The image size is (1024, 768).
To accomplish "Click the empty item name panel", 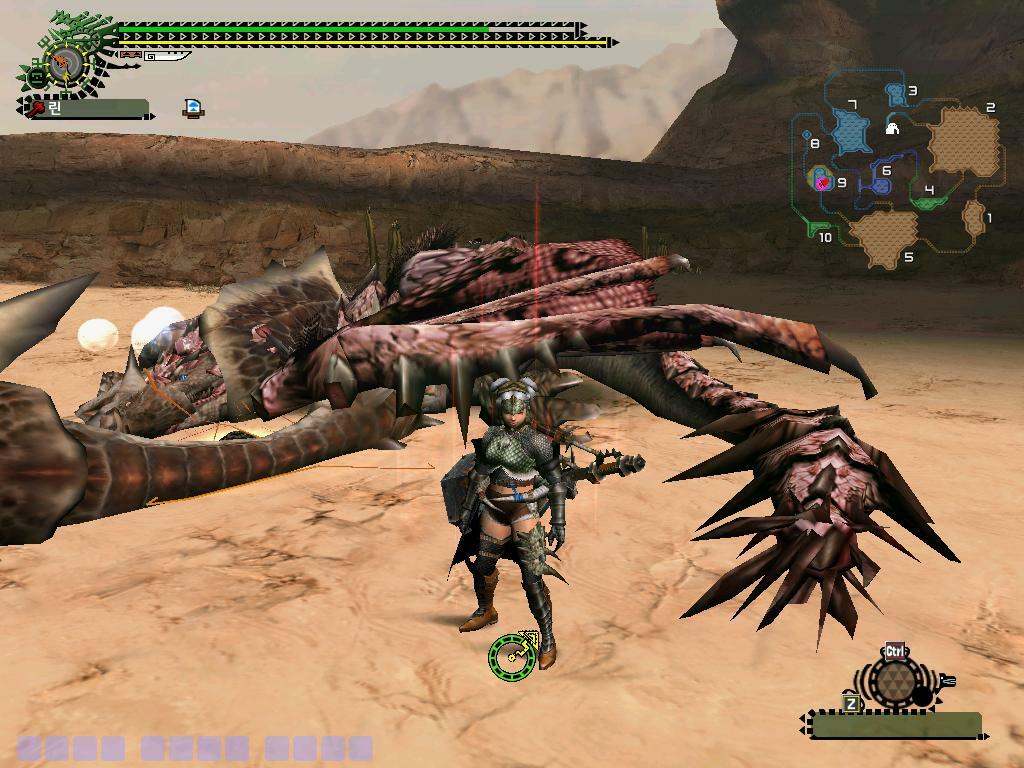I will click(x=895, y=725).
